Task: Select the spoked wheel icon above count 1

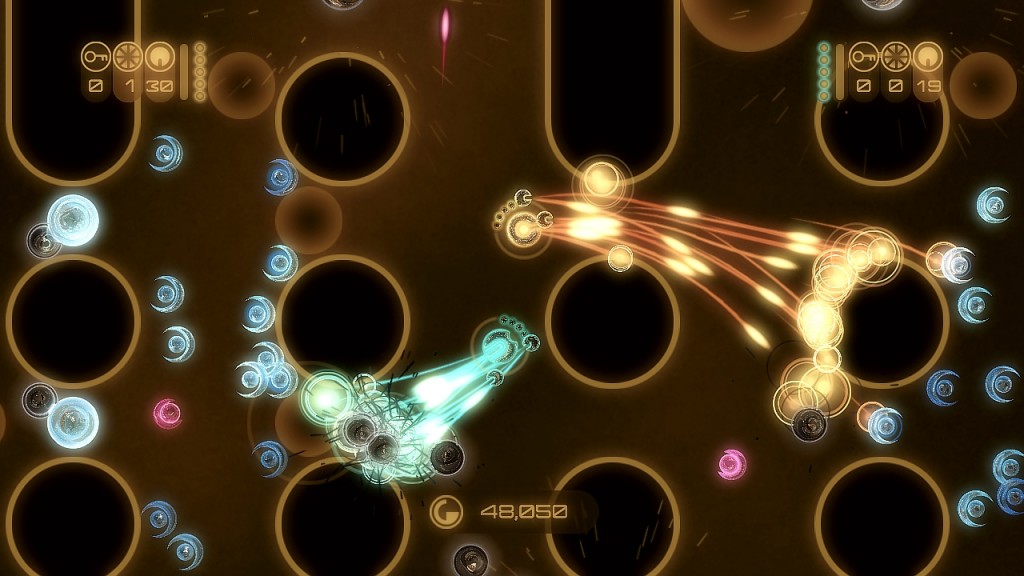Action: point(128,57)
